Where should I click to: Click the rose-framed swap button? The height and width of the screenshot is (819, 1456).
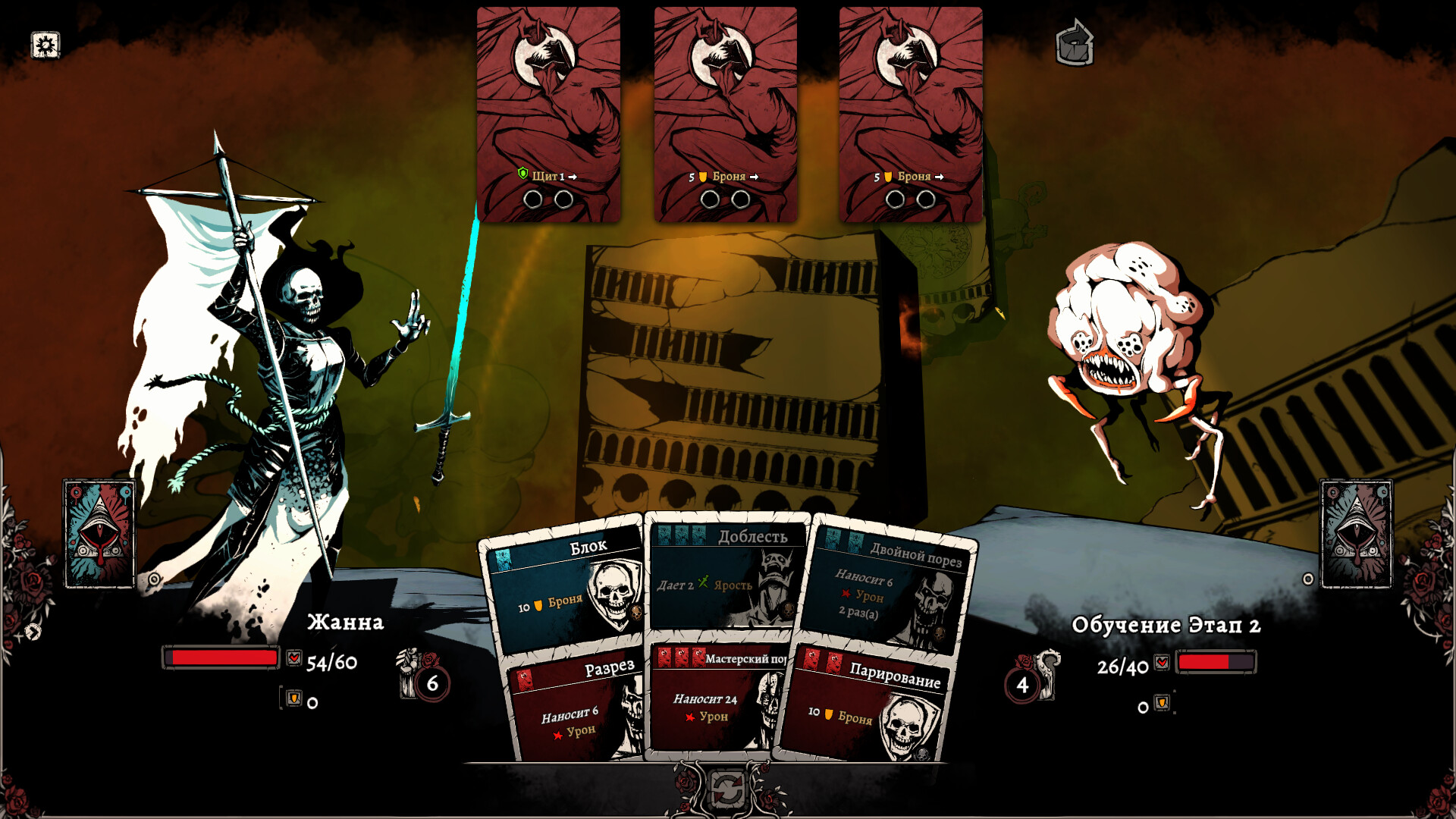[x=727, y=790]
